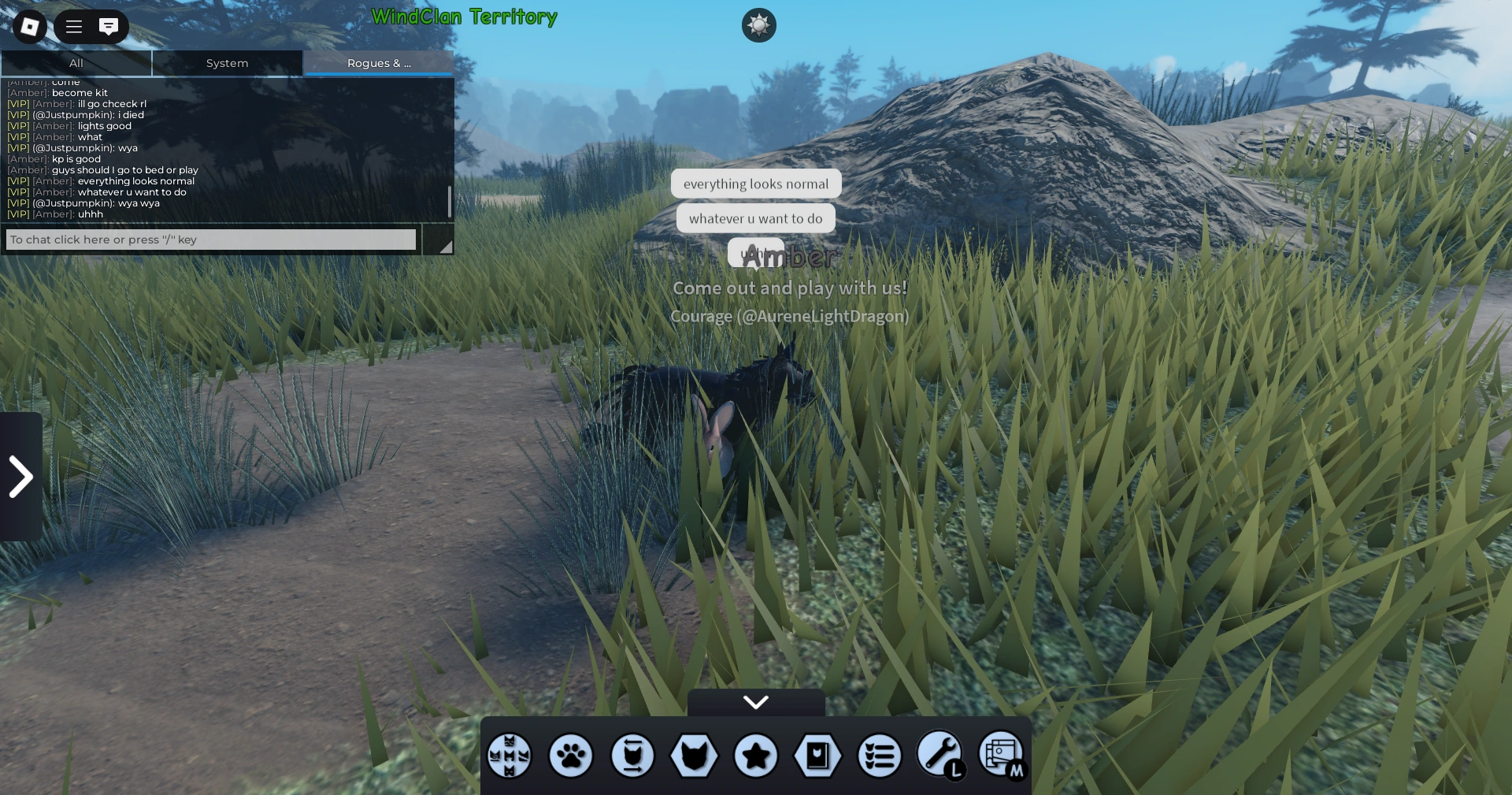Click the hexagonal cat head clan icon

(x=695, y=756)
